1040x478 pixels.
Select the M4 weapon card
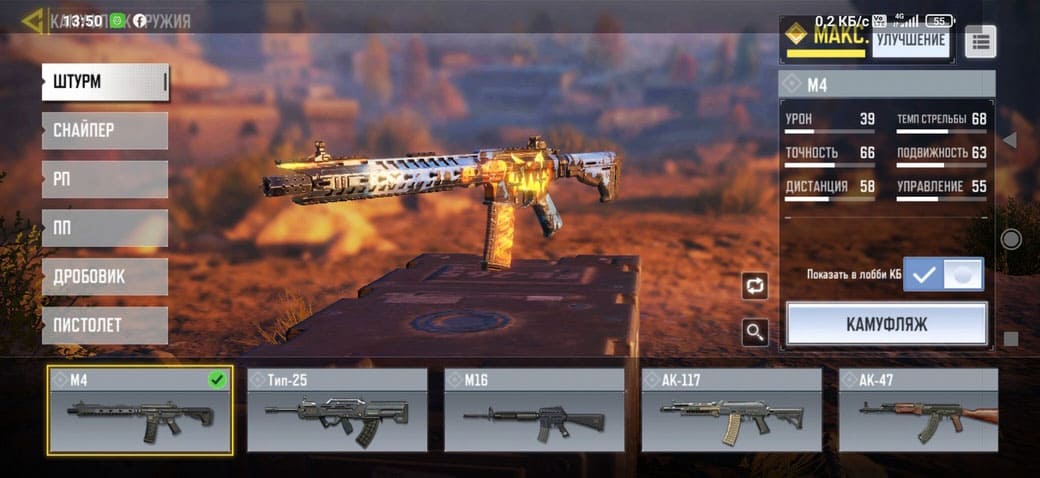(140, 410)
